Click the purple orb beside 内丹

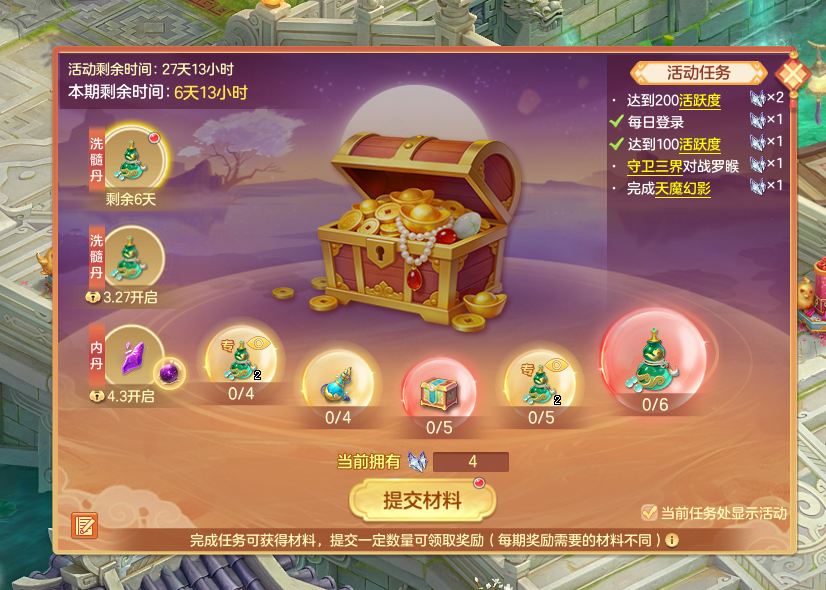pyautogui.click(x=172, y=372)
